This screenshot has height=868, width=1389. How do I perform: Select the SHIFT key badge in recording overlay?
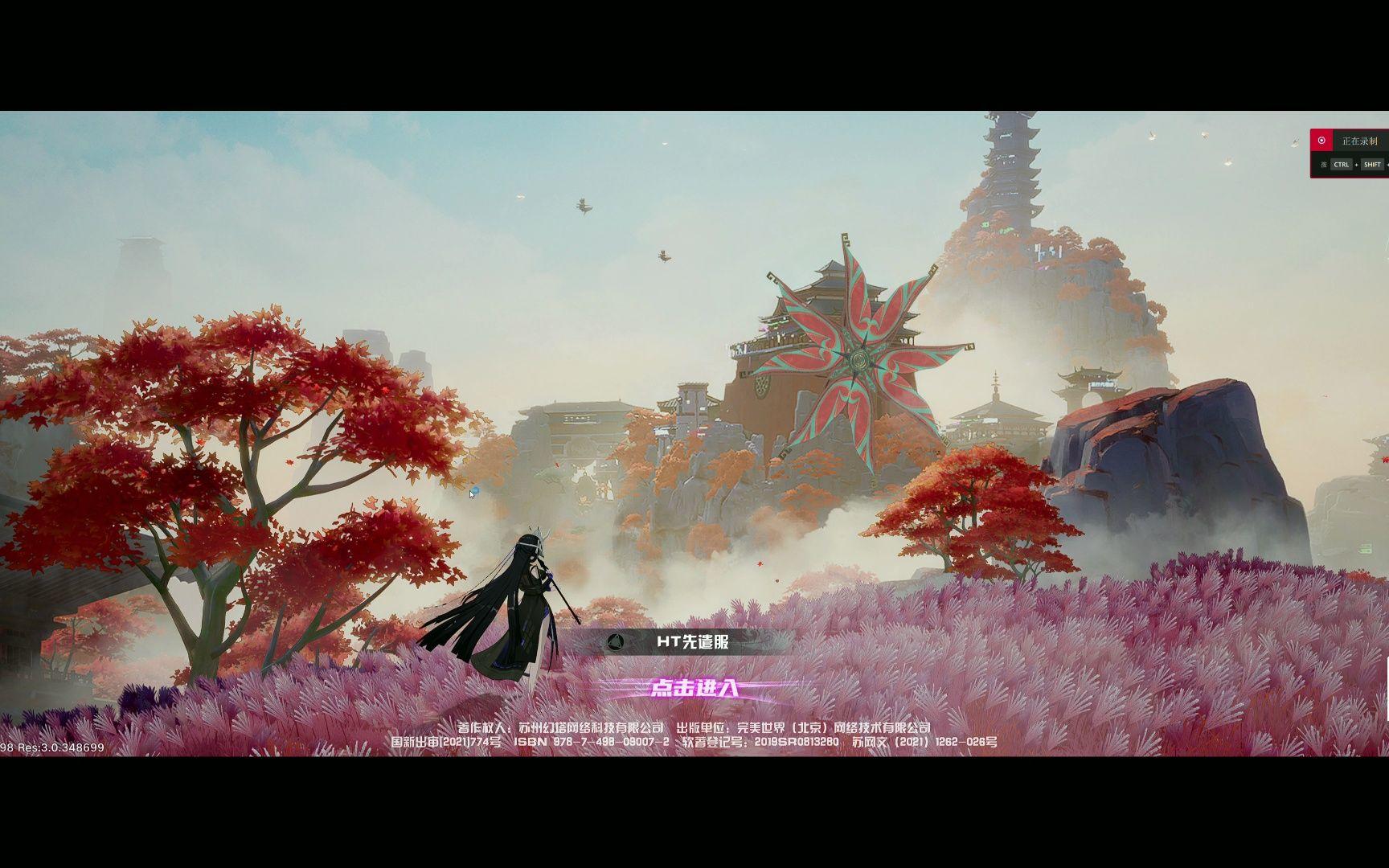1372,165
